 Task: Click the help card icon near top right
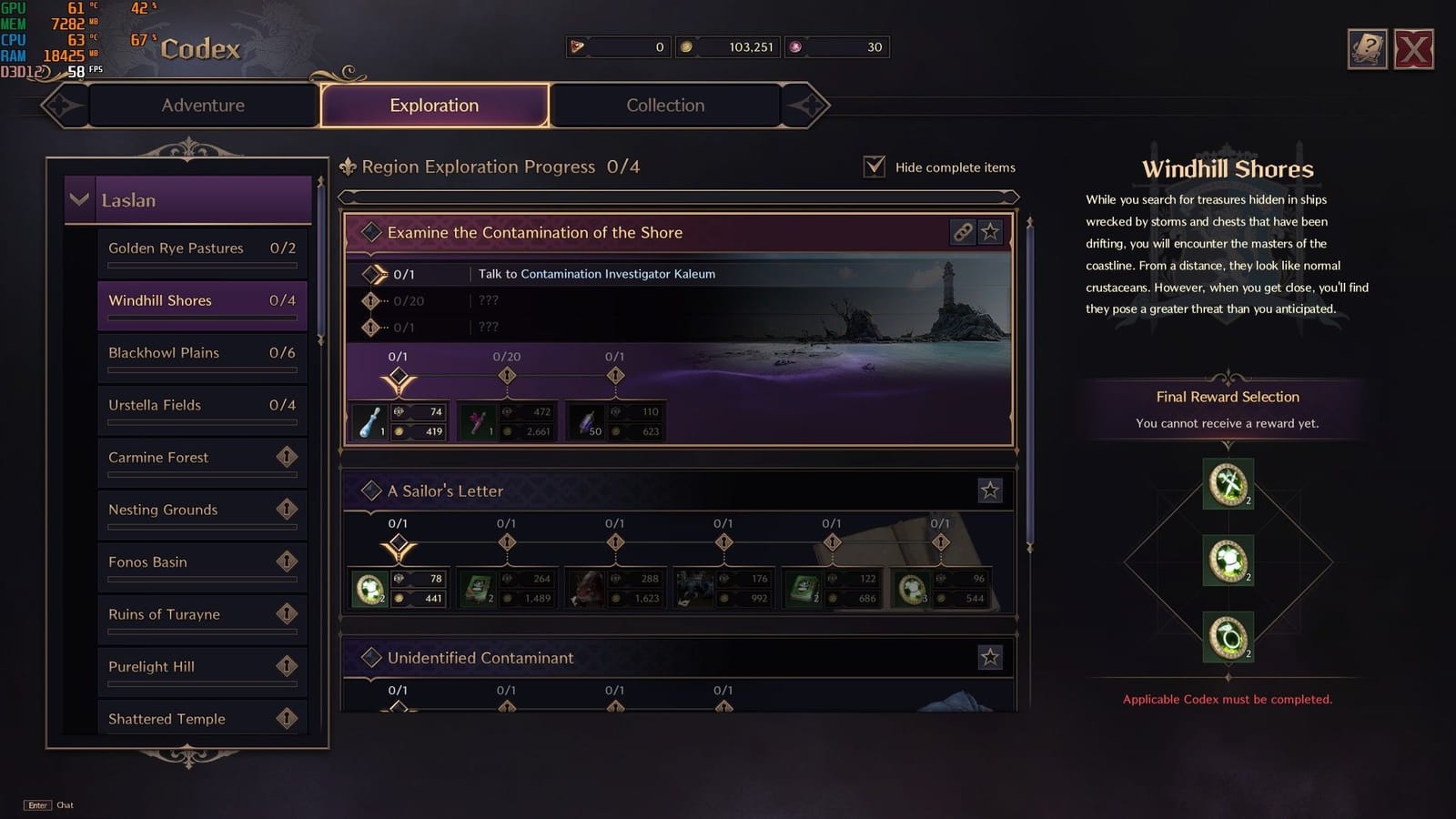tap(1367, 48)
